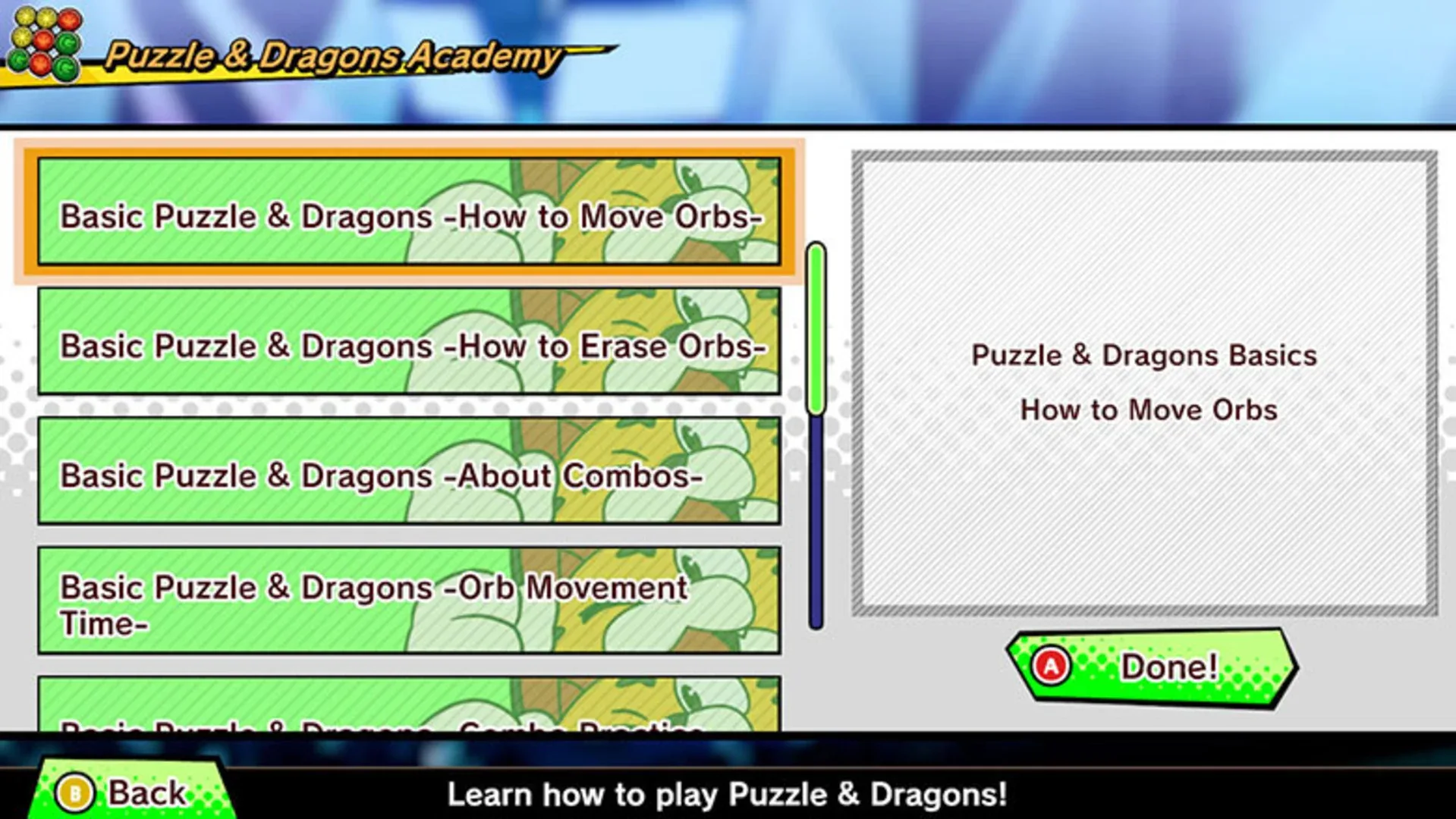Viewport: 1456px width, 819px height.
Task: Click a green dragon orb in the logo
Action: (67, 42)
